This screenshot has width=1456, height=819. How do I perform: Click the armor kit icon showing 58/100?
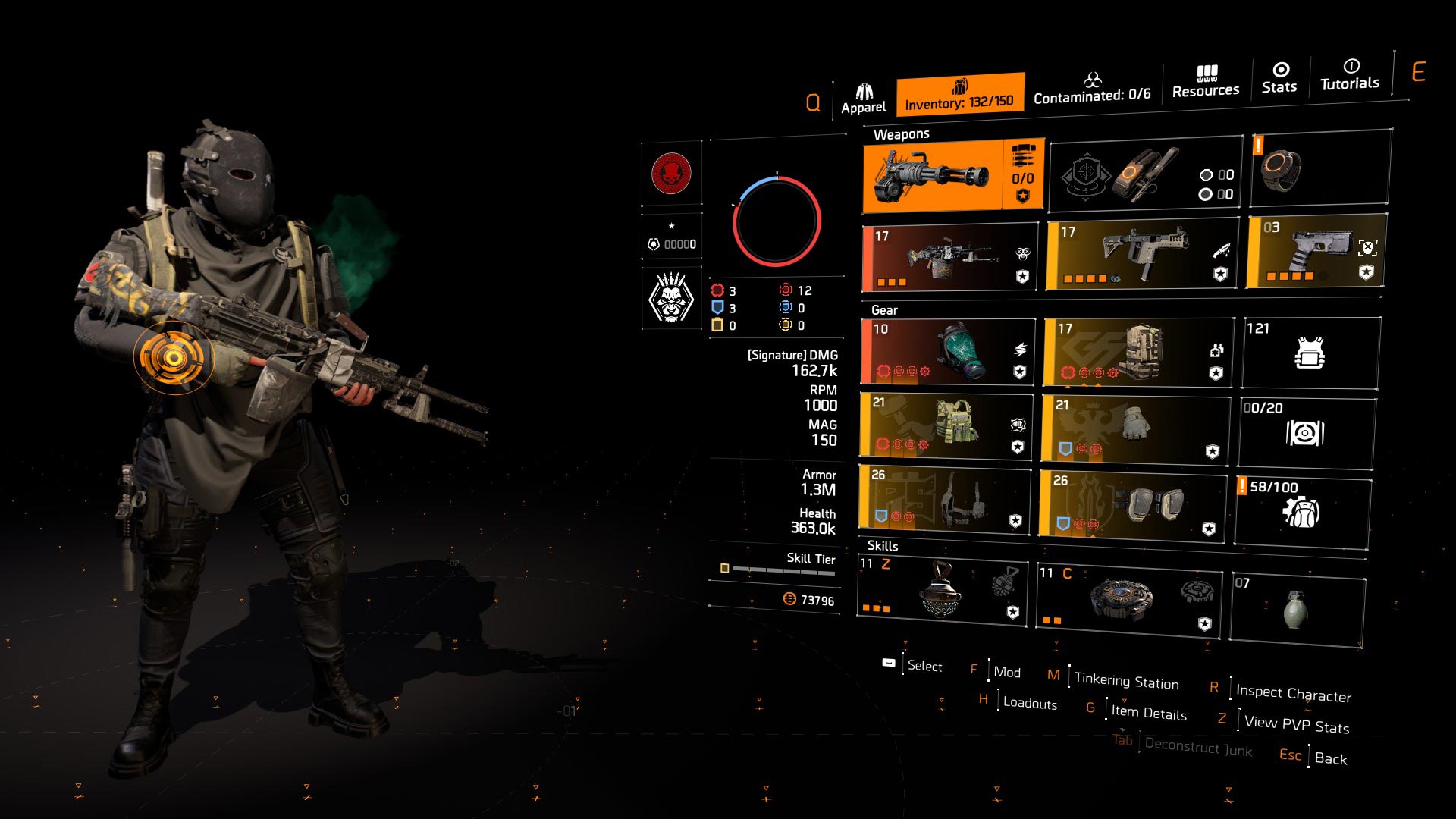(x=1304, y=508)
